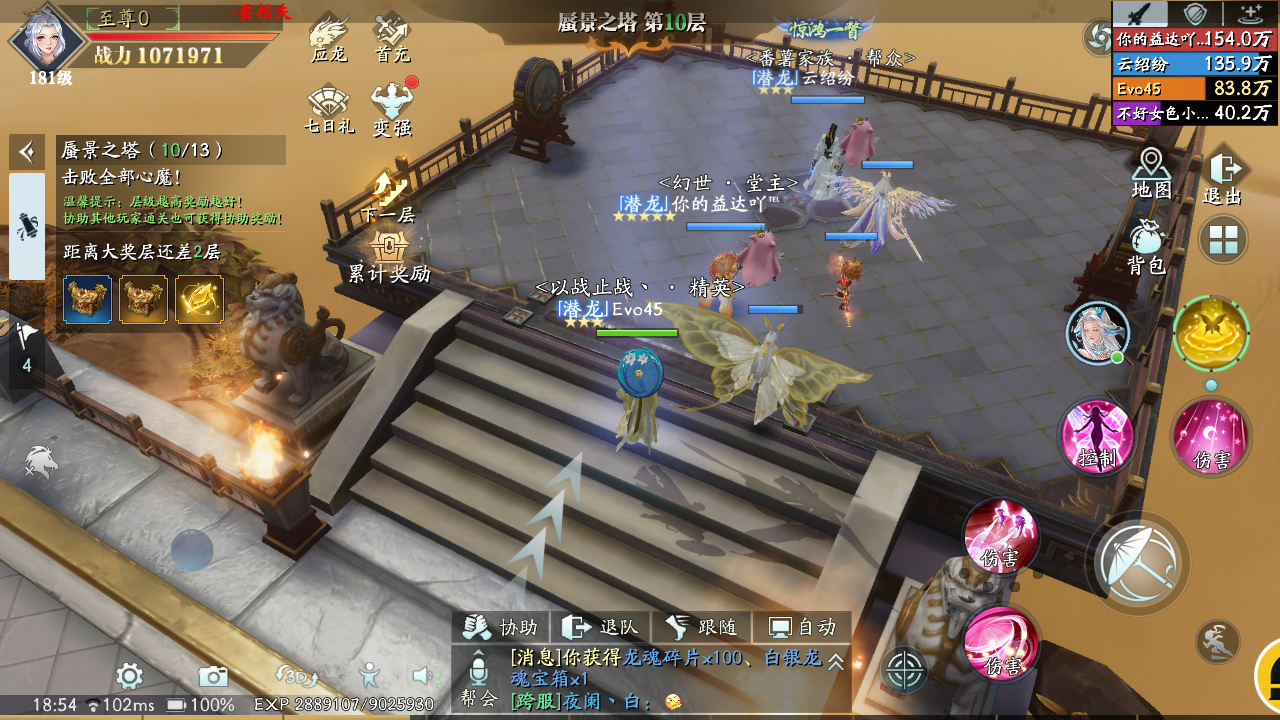This screenshot has height=720, width=1280.
Task: Leave the team with 退队
Action: click(x=601, y=627)
